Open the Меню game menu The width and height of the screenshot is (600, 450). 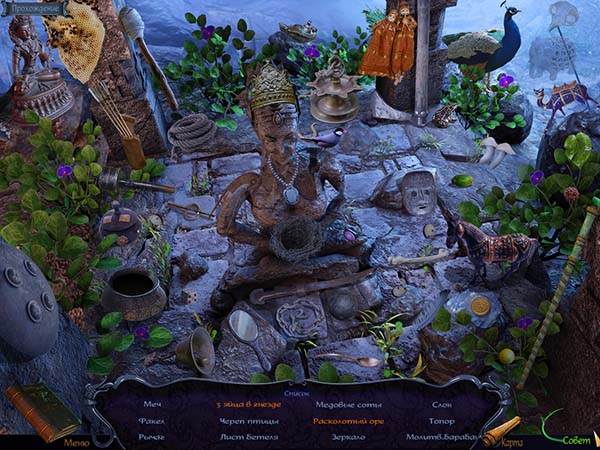(x=77, y=441)
